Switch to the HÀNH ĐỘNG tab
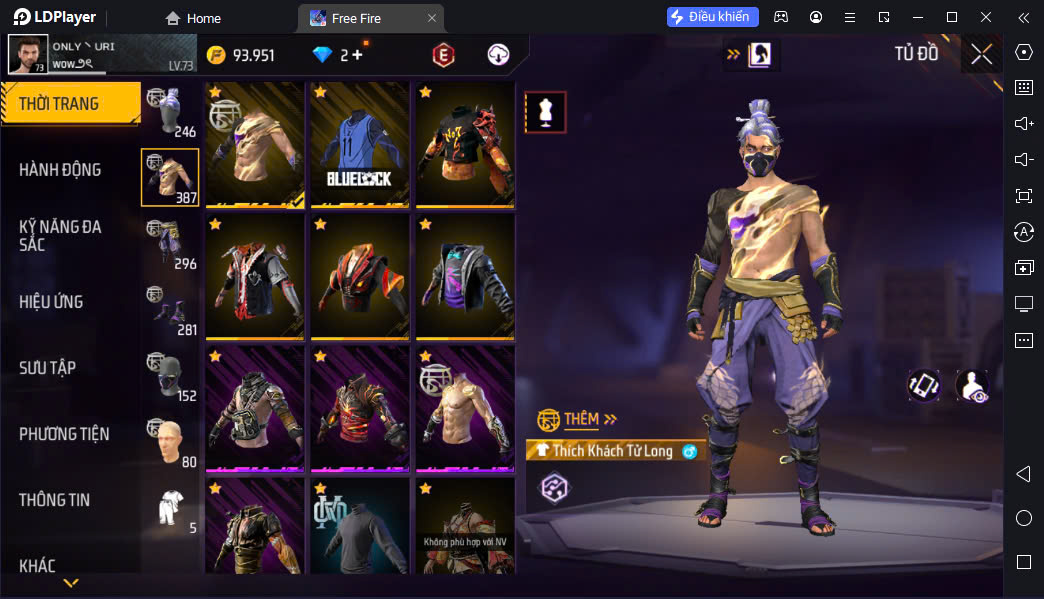The image size is (1044, 599). [x=60, y=170]
